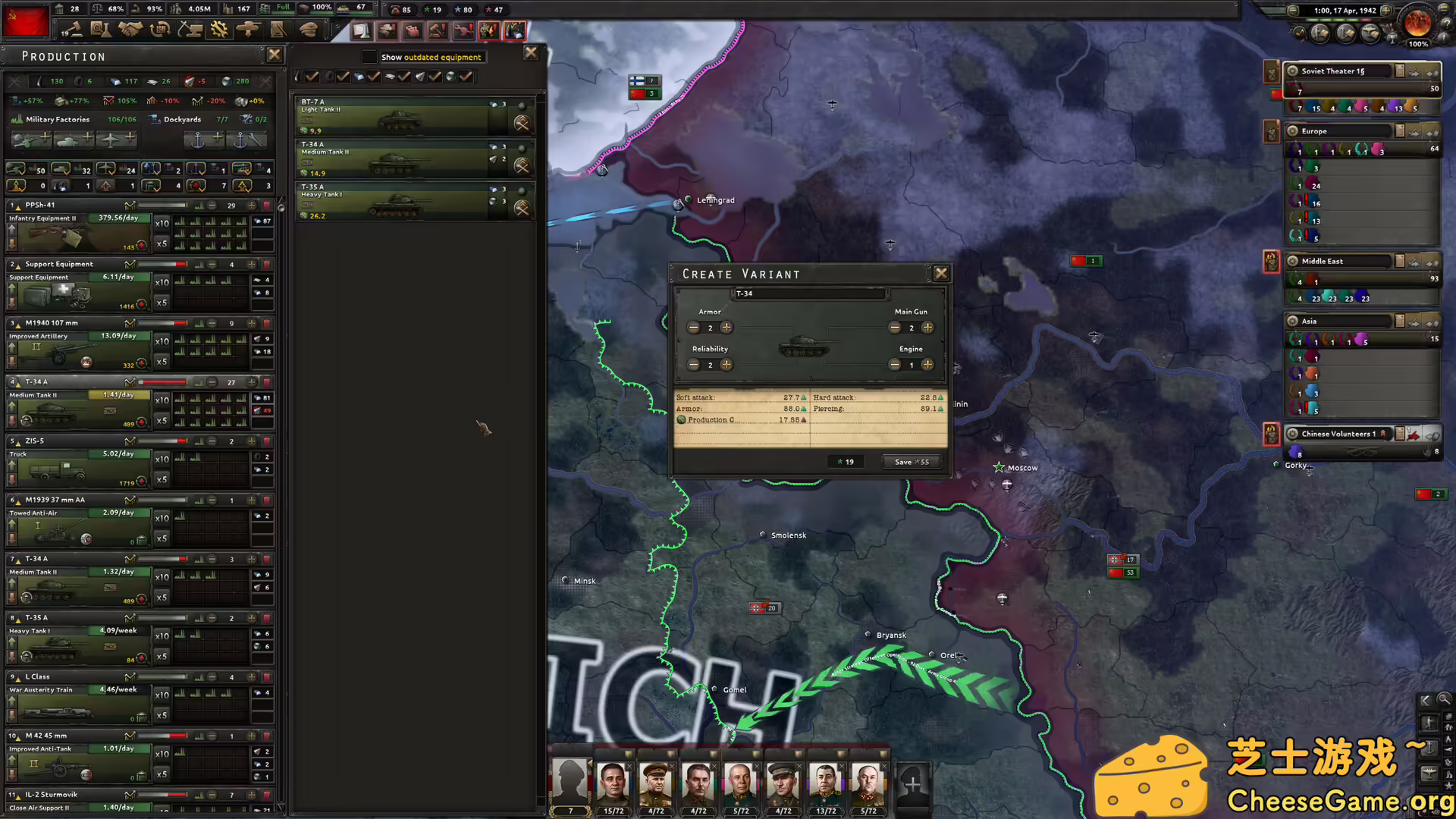1456x819 pixels.
Task: Click Save to create the T-34 variant
Action: click(x=912, y=462)
